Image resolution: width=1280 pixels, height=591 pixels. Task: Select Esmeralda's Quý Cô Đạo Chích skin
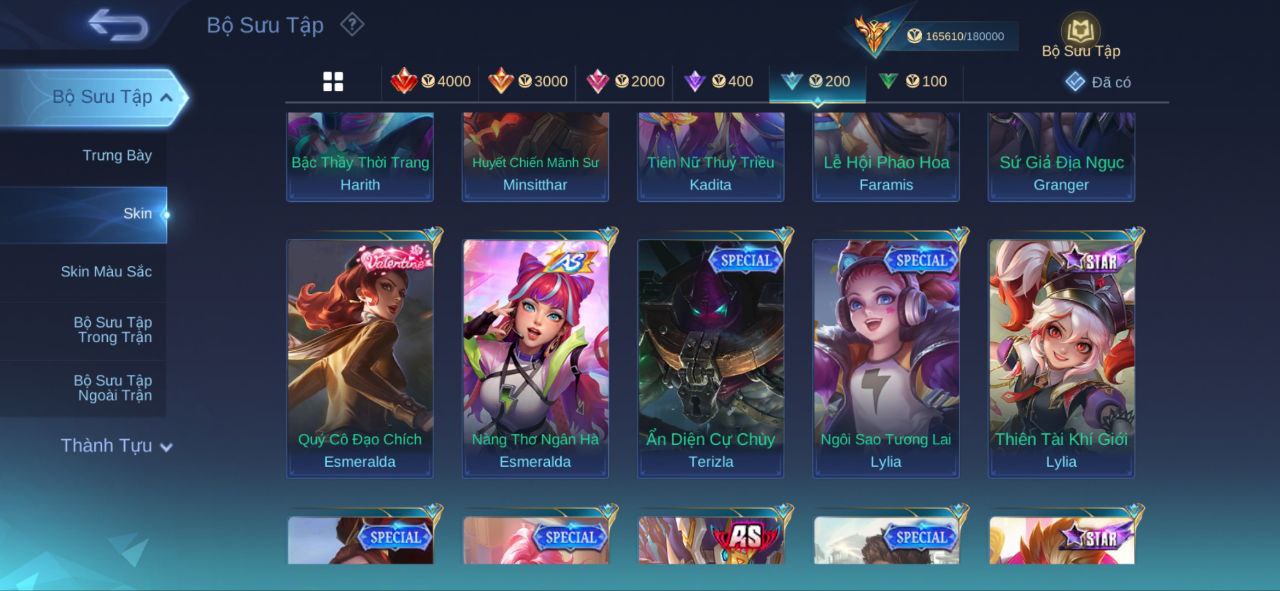[x=360, y=357]
